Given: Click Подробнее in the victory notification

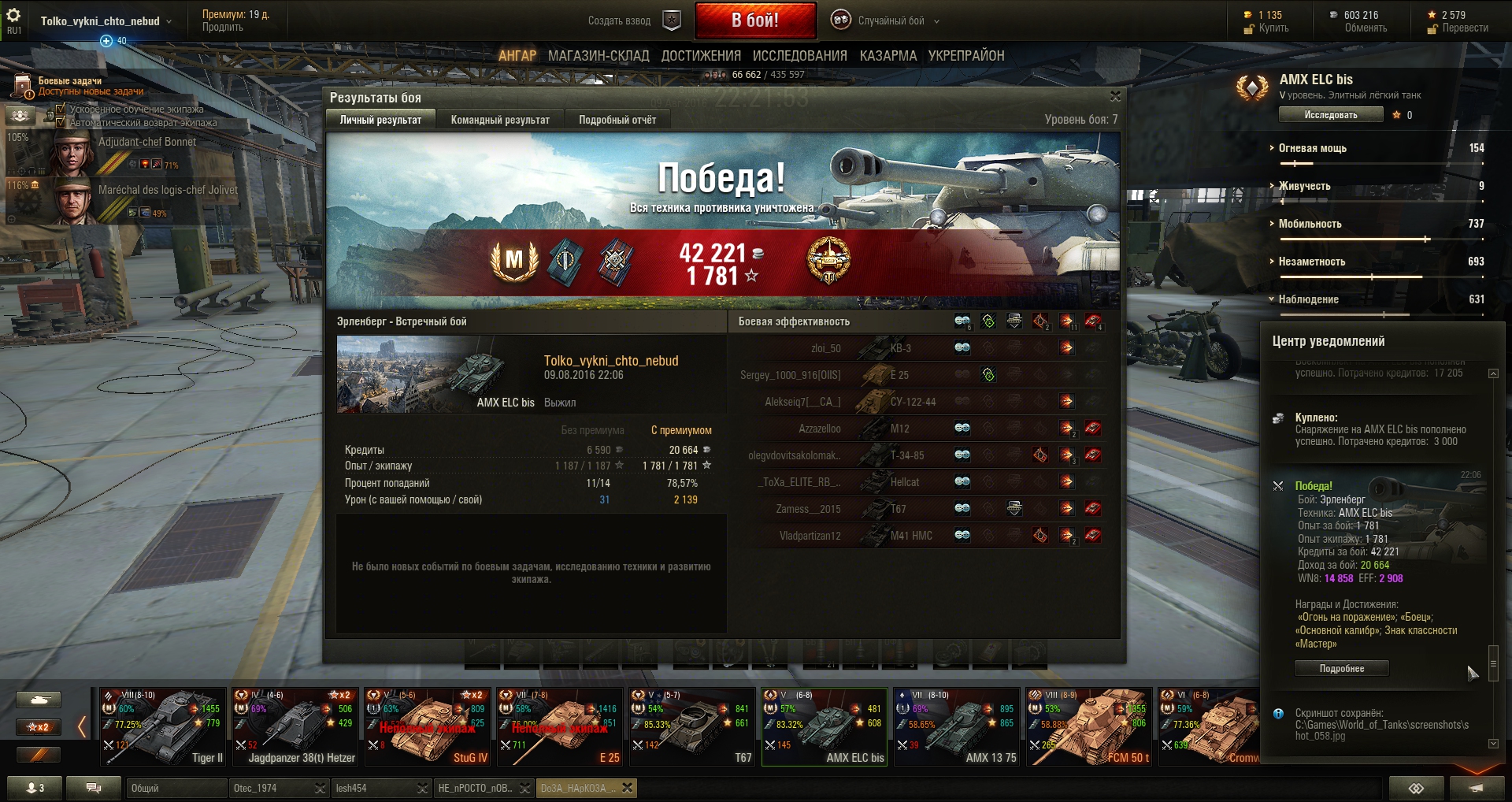Looking at the screenshot, I should (1341, 668).
